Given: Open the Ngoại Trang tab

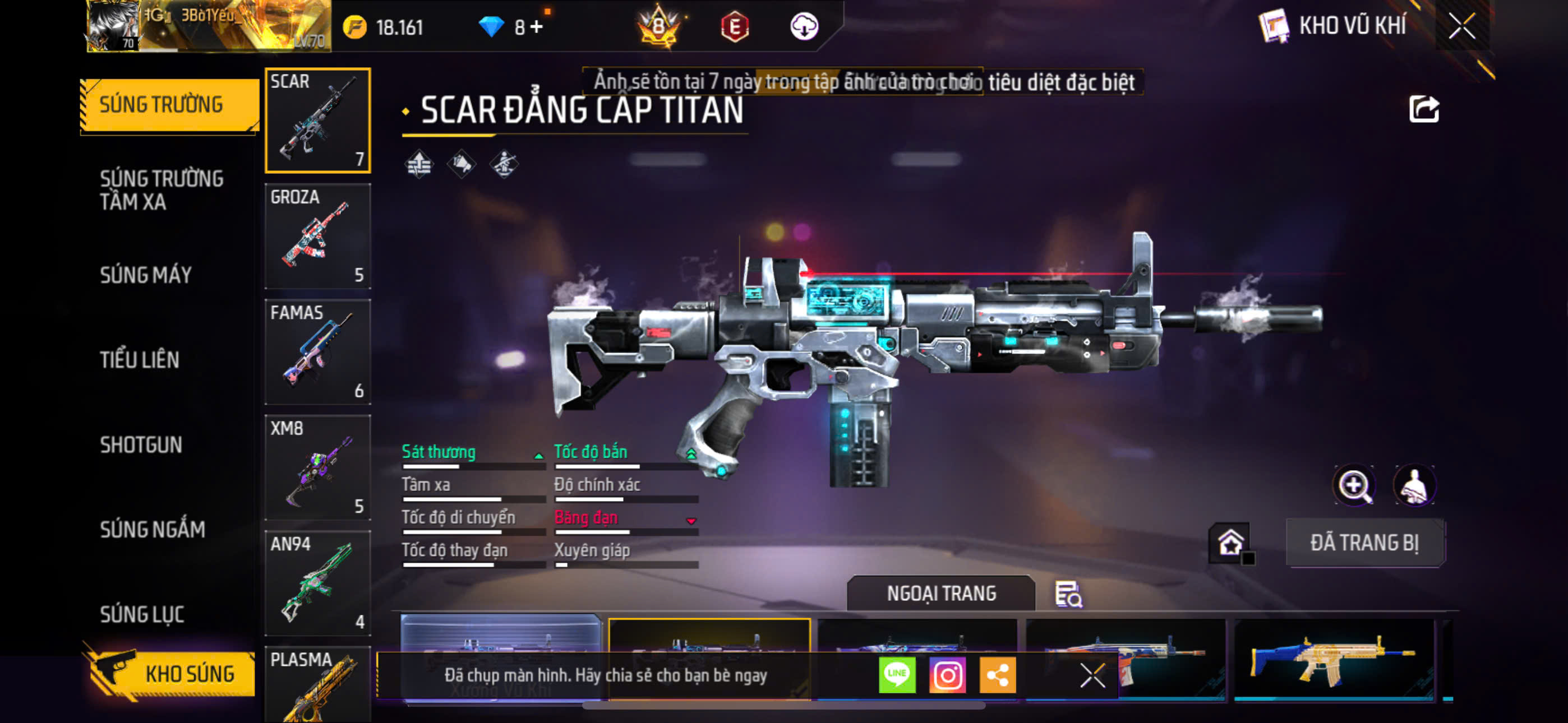Looking at the screenshot, I should point(940,594).
